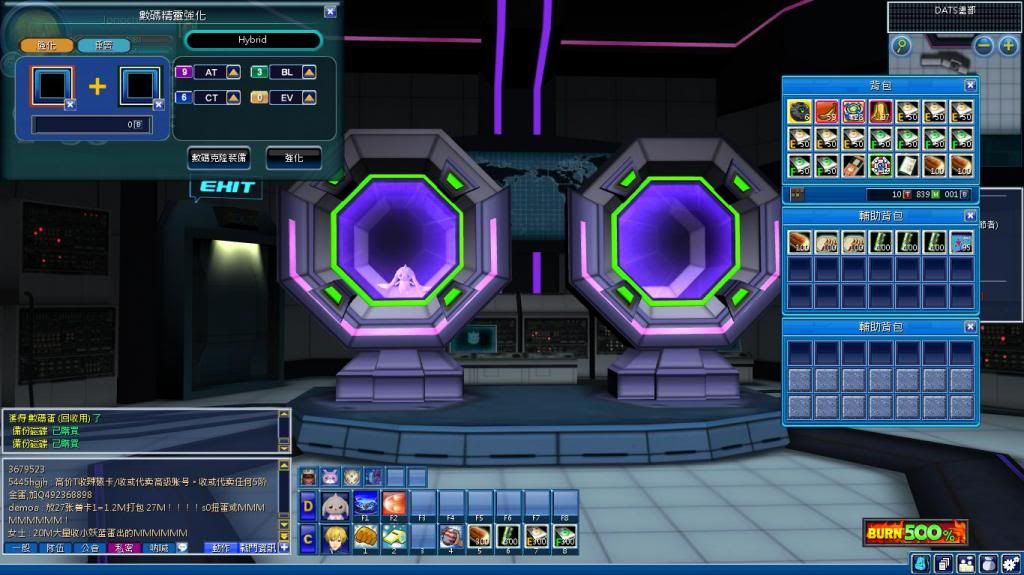Raise the BL stat with its arrow
Image resolution: width=1024 pixels, height=575 pixels.
(x=309, y=72)
